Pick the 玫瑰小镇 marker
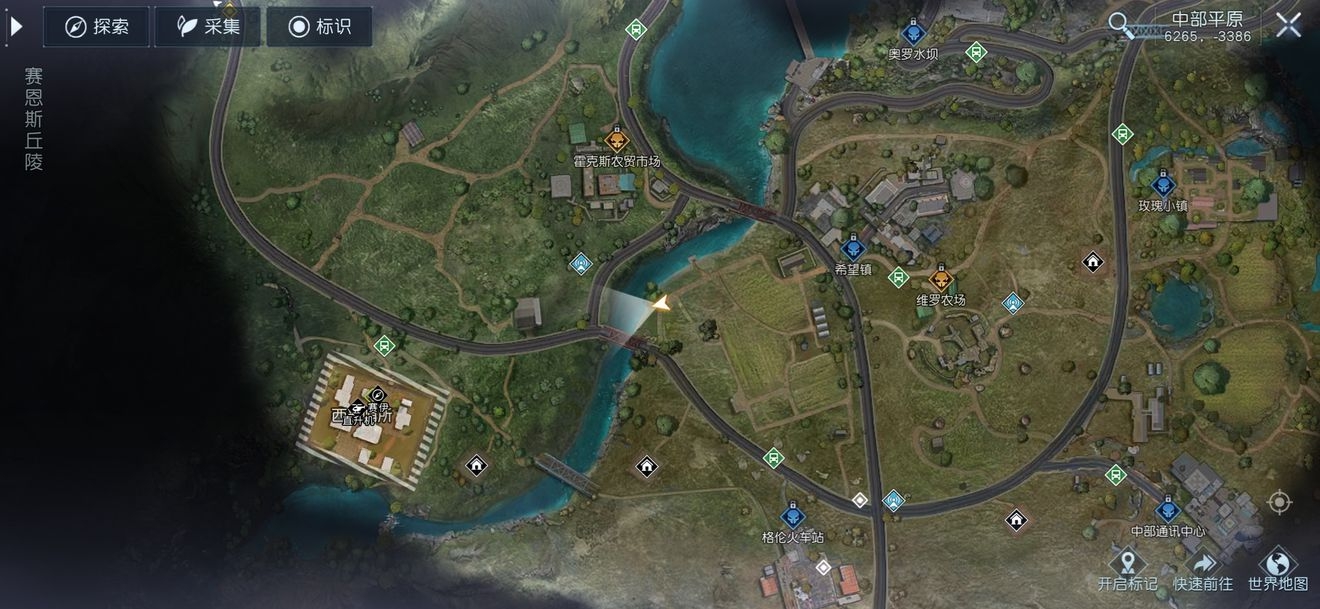This screenshot has width=1320, height=609. pyautogui.click(x=1163, y=185)
